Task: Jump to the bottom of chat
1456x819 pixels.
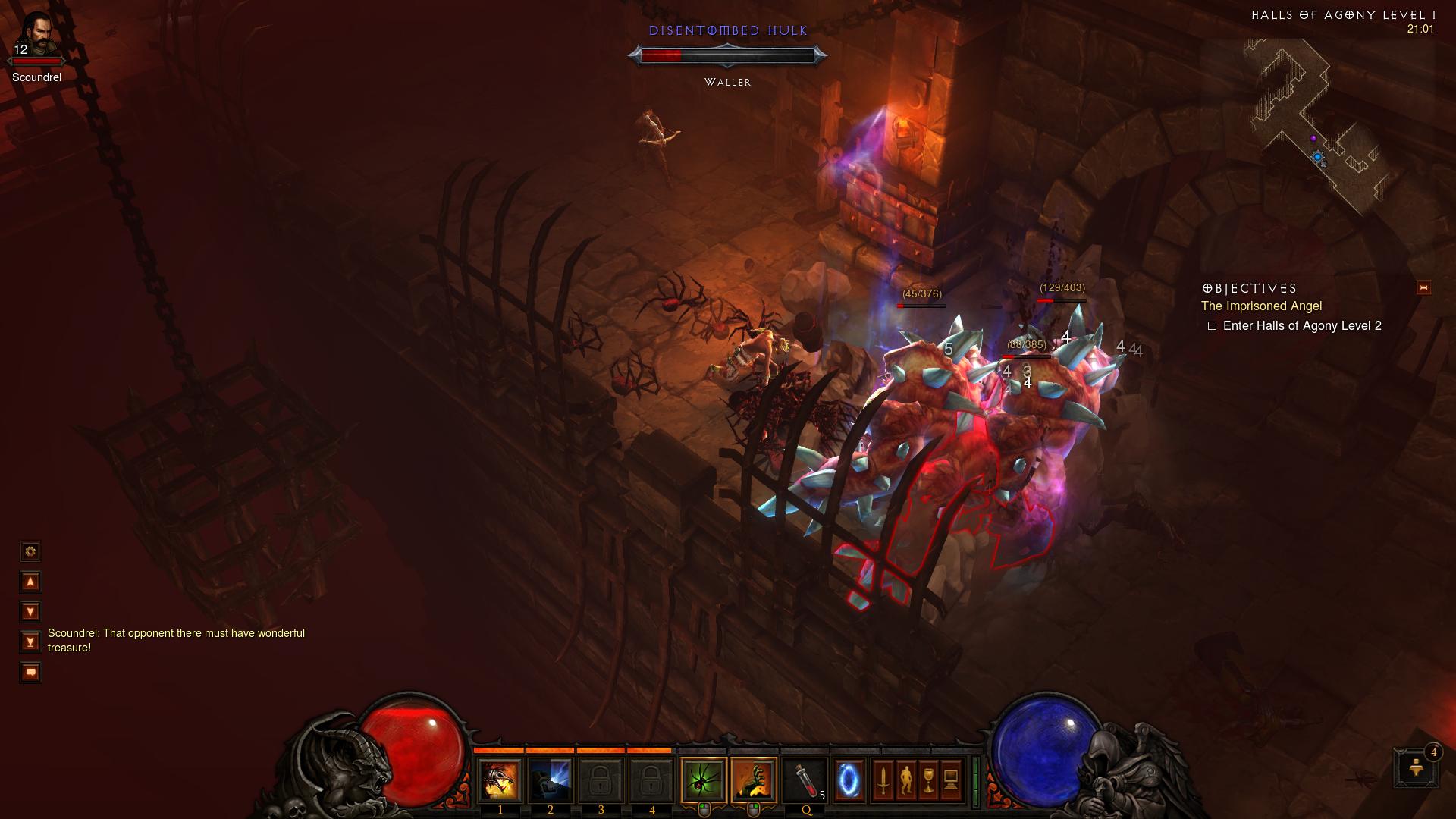Action: pos(30,642)
